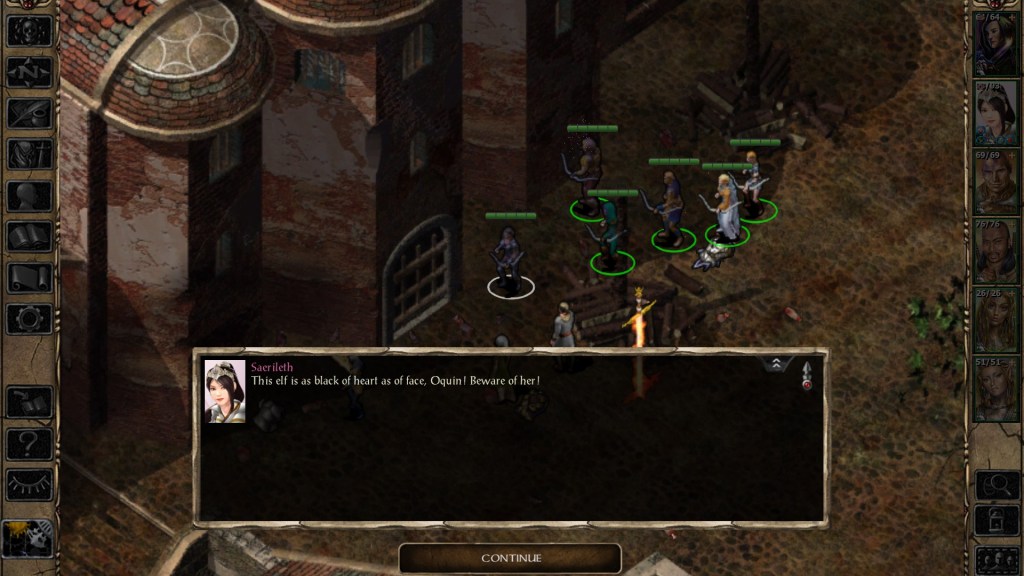Continue the dialogue with Saerileth

click(x=510, y=558)
